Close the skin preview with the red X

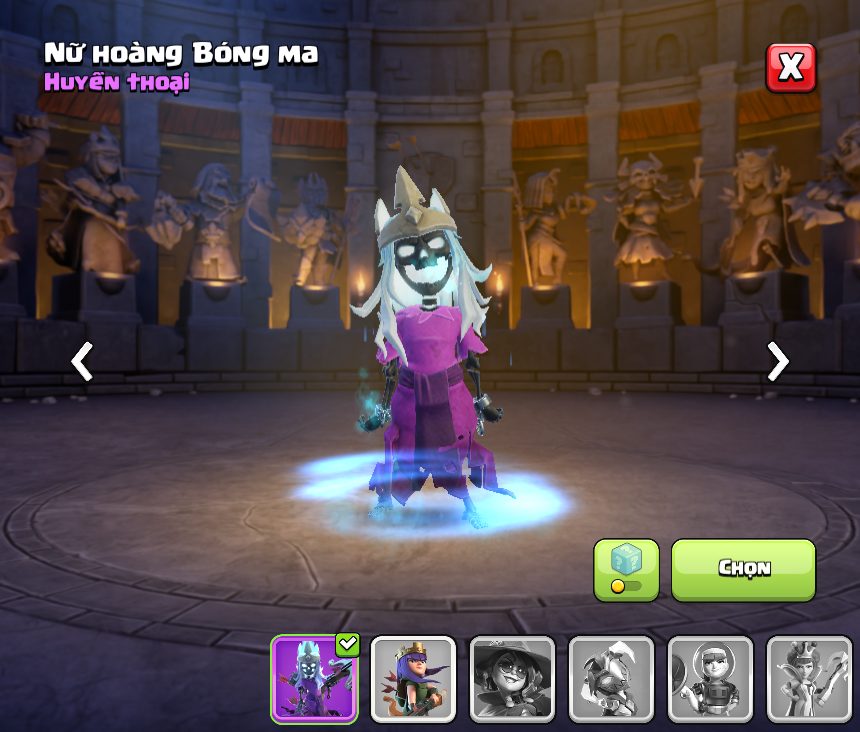[x=791, y=68]
